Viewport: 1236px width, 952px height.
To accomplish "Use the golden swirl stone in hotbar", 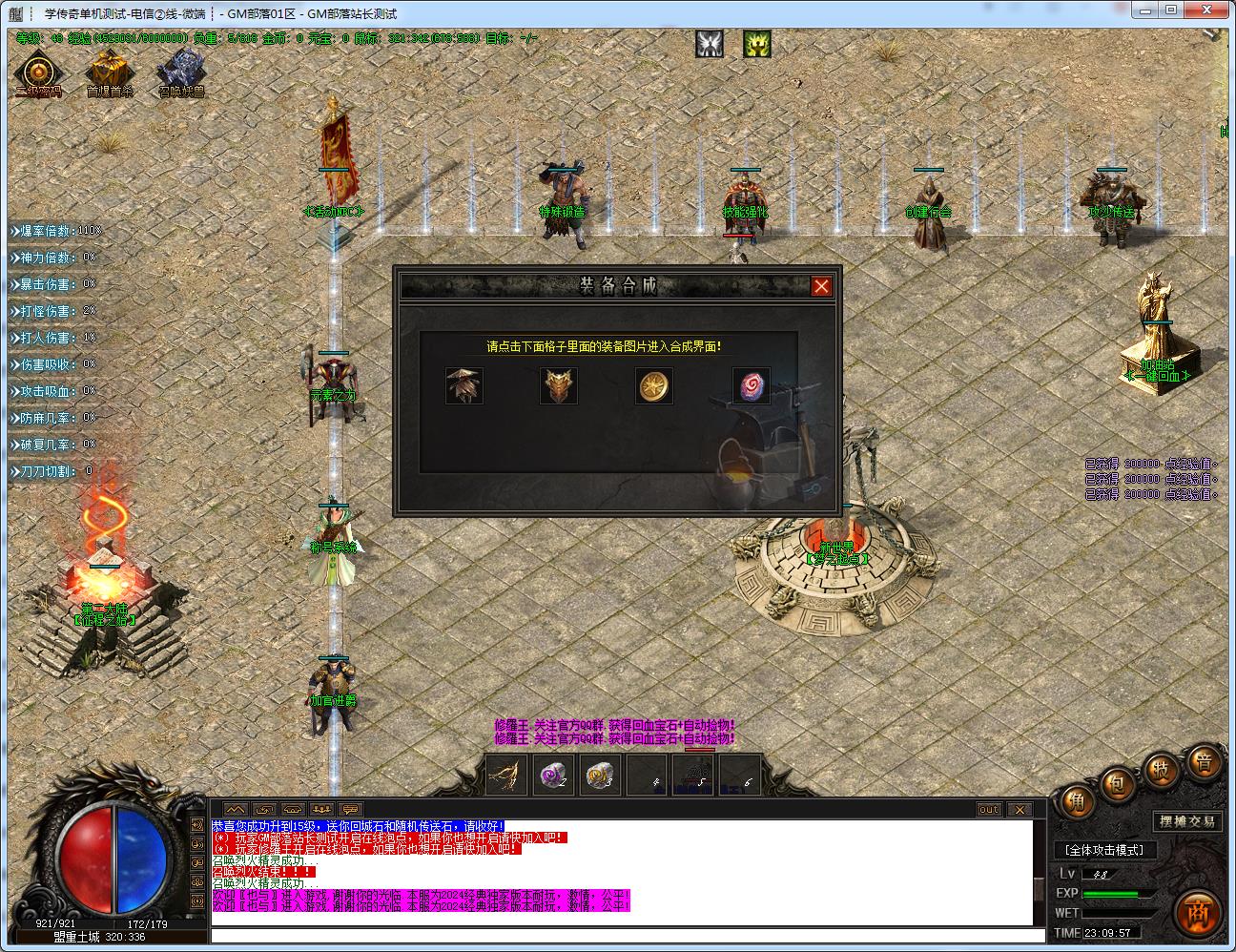I will point(600,775).
